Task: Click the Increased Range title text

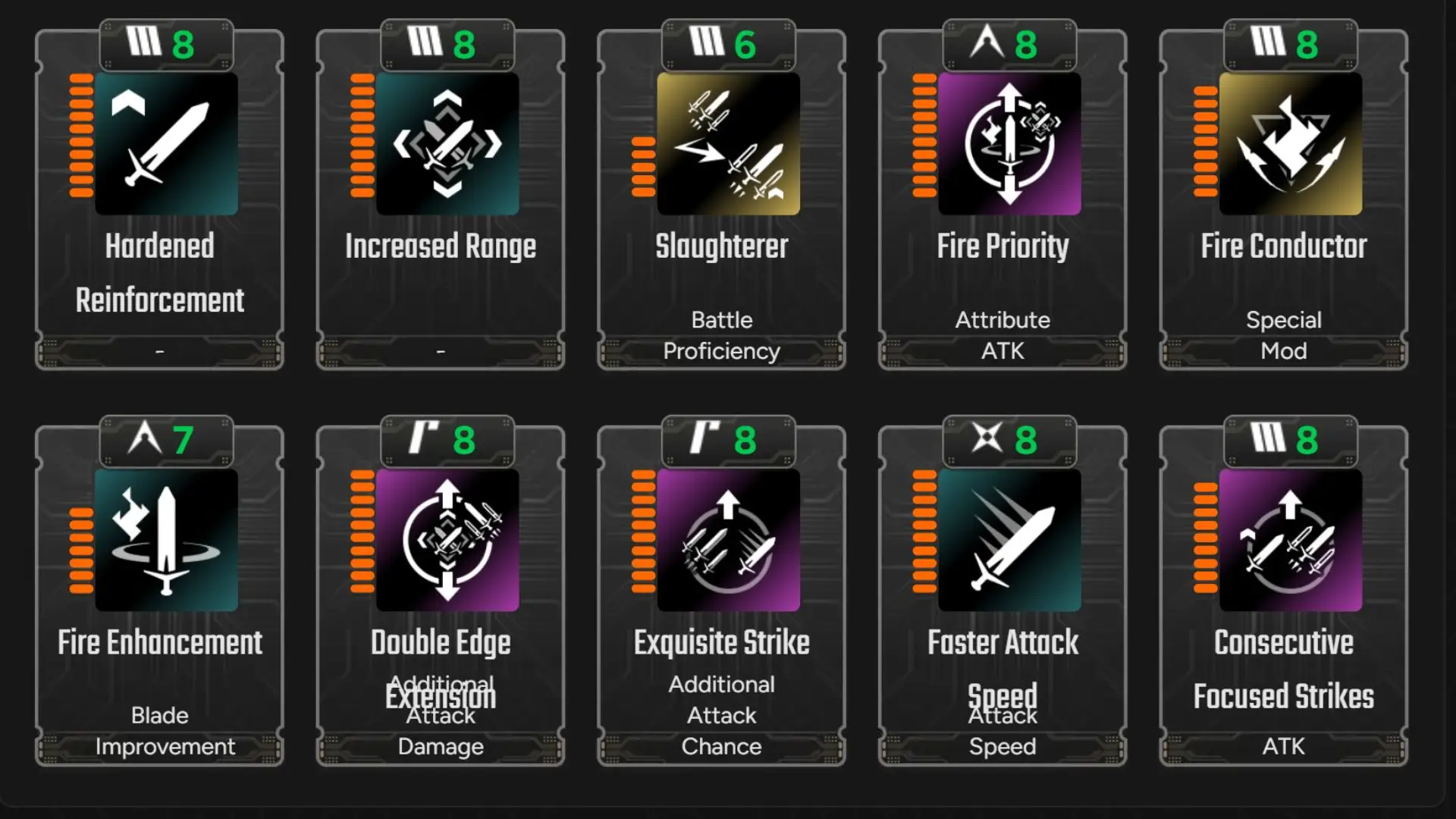Action: coord(441,246)
